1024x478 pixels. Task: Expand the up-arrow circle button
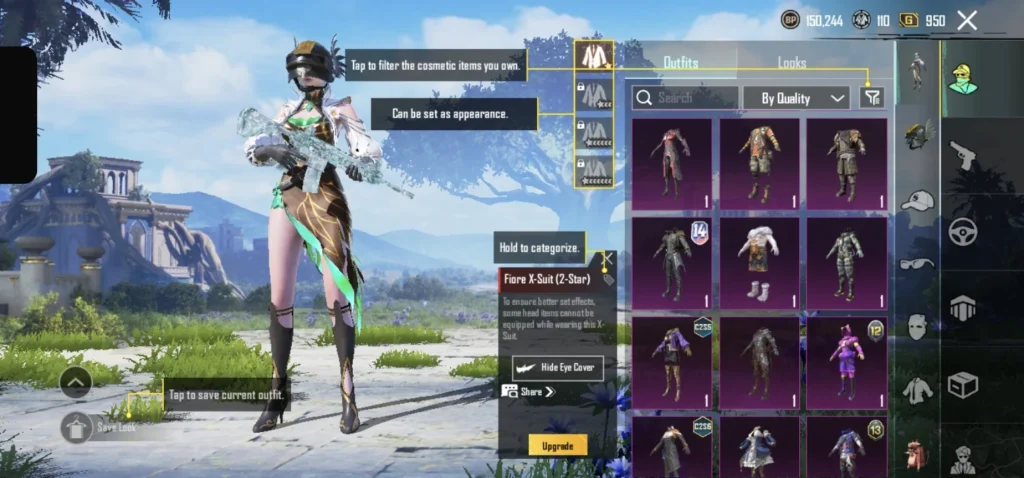[x=76, y=381]
